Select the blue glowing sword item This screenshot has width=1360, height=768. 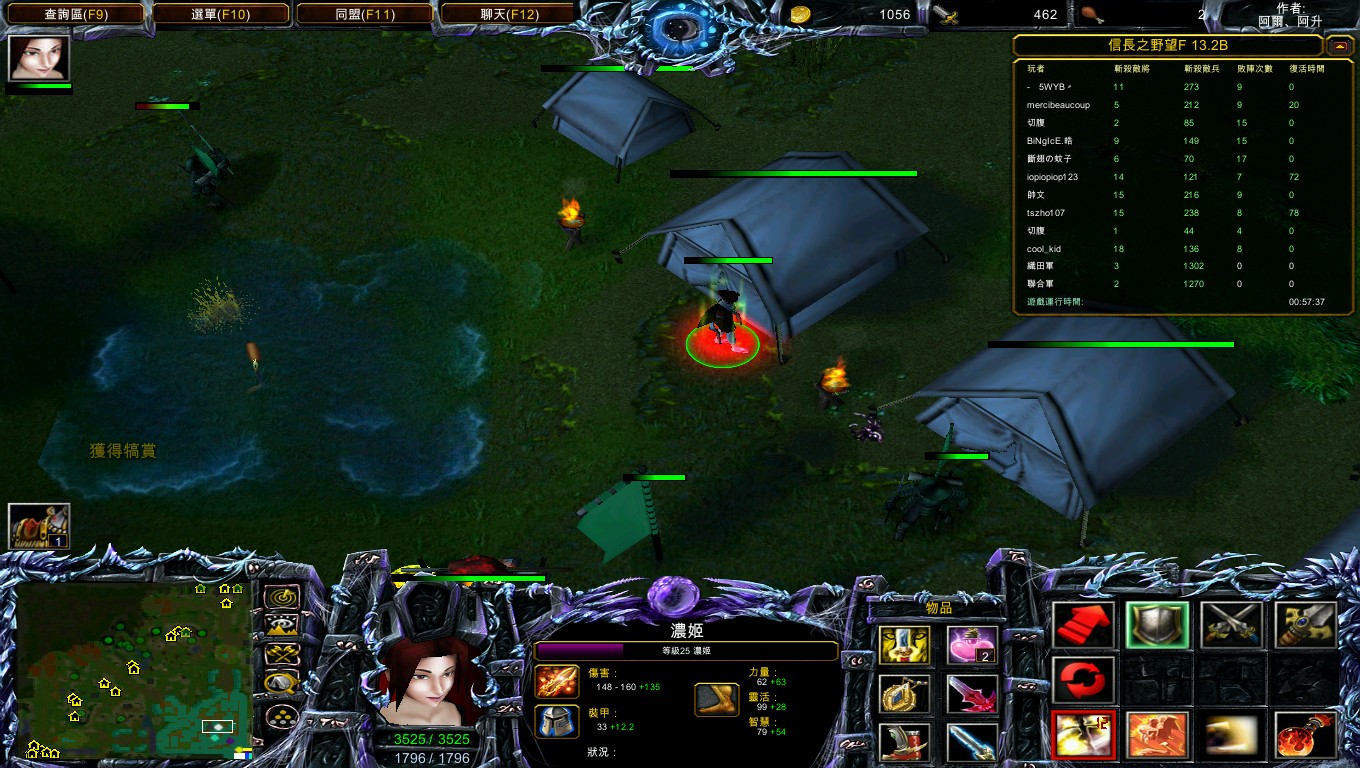[x=971, y=742]
